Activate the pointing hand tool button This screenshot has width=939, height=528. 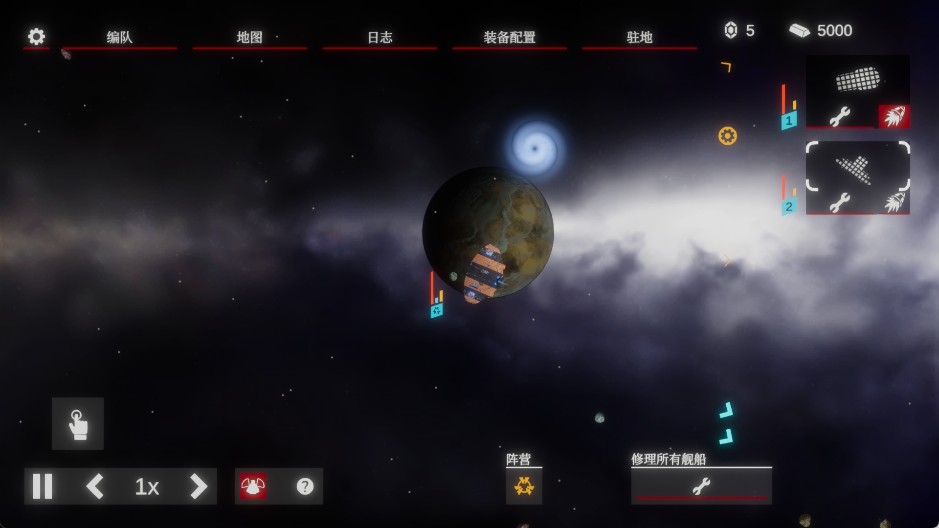click(x=78, y=424)
